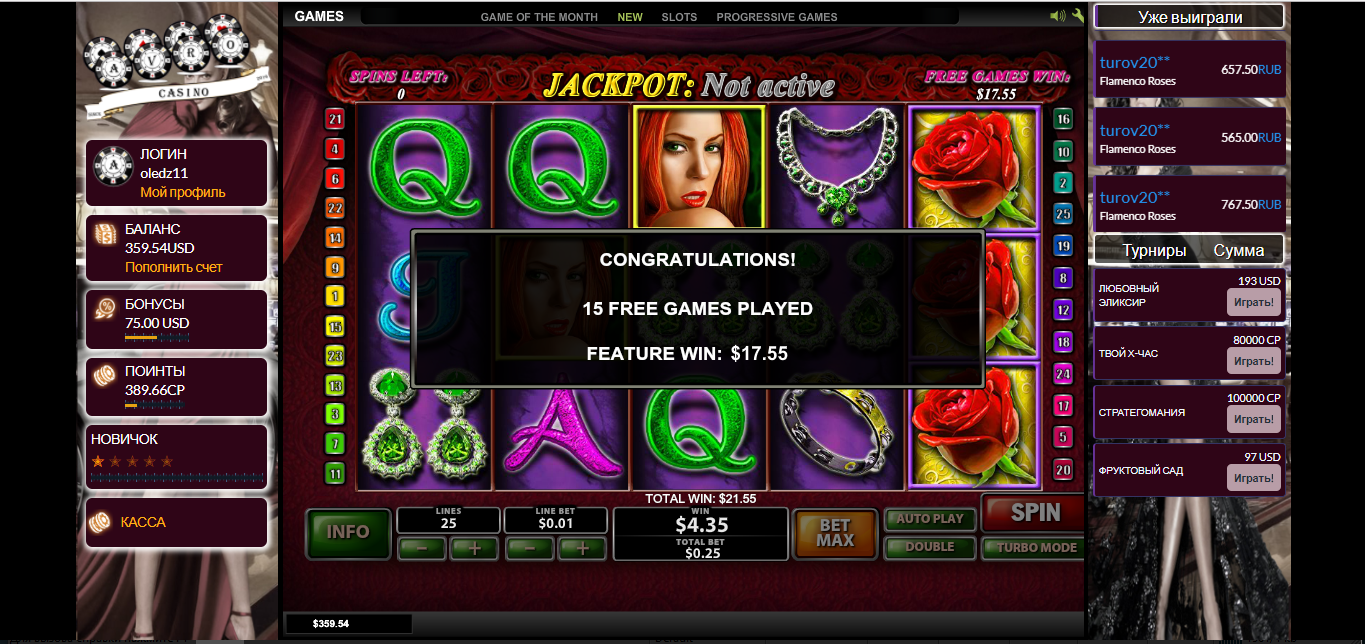Toggle the sound speaker icon
The height and width of the screenshot is (644, 1365).
[x=1058, y=16]
